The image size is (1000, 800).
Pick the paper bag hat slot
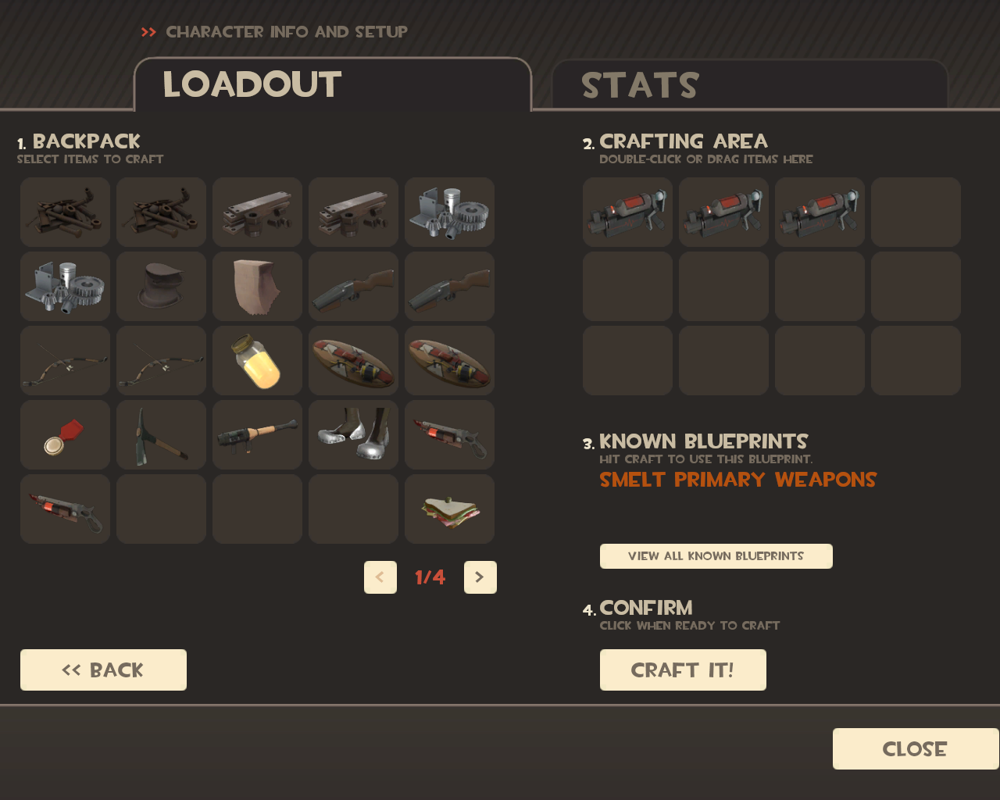tap(257, 286)
